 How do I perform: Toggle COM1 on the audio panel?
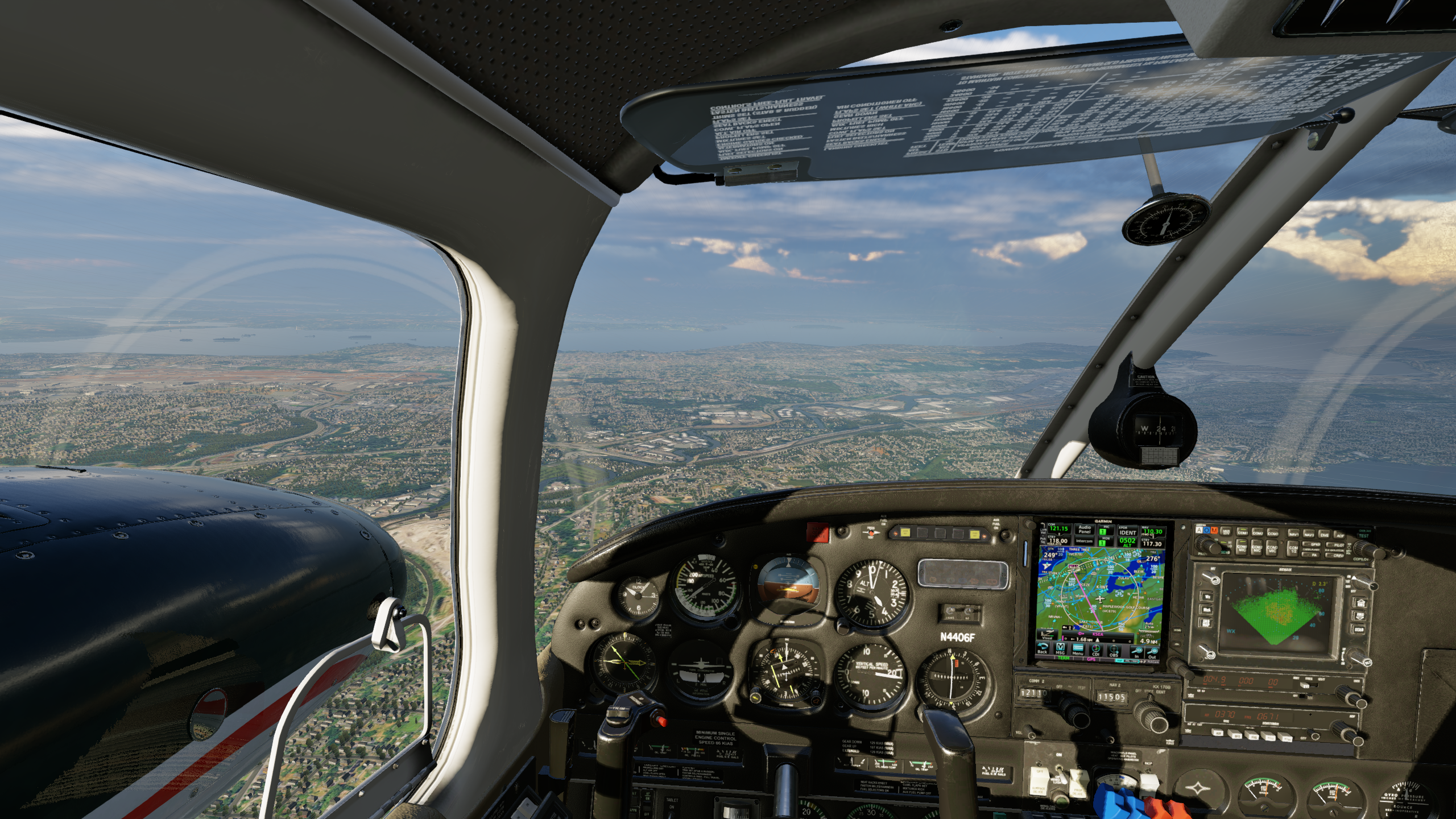point(1242,532)
